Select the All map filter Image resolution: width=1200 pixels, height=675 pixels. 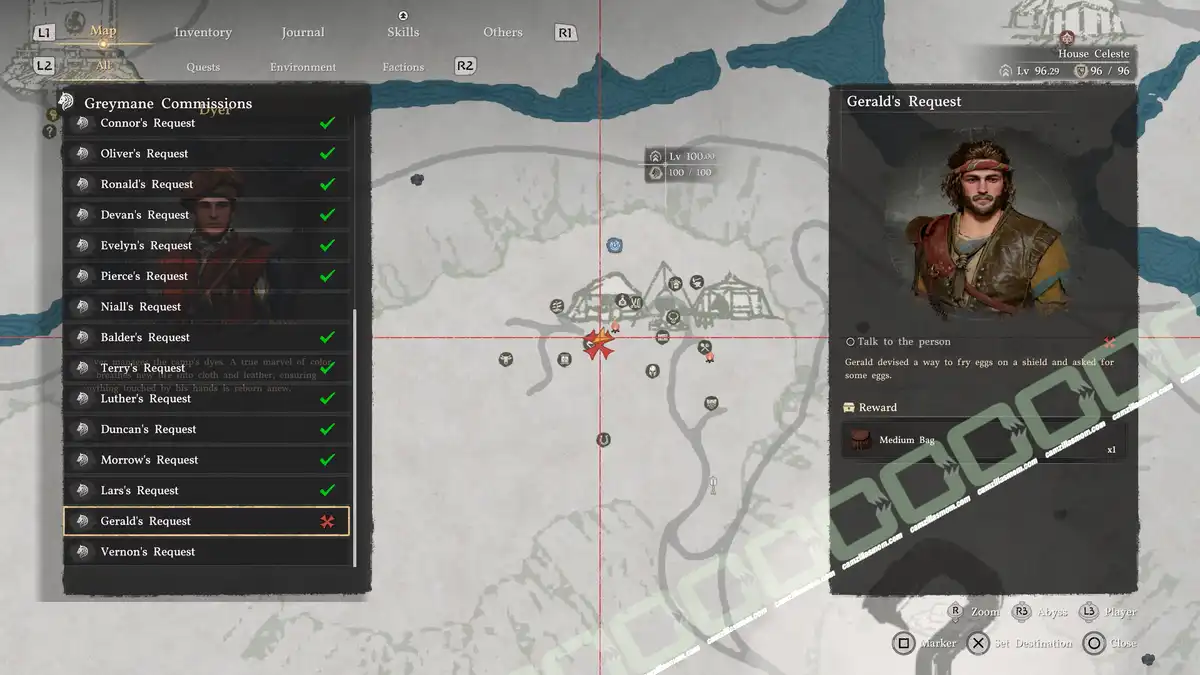pyautogui.click(x=103, y=66)
